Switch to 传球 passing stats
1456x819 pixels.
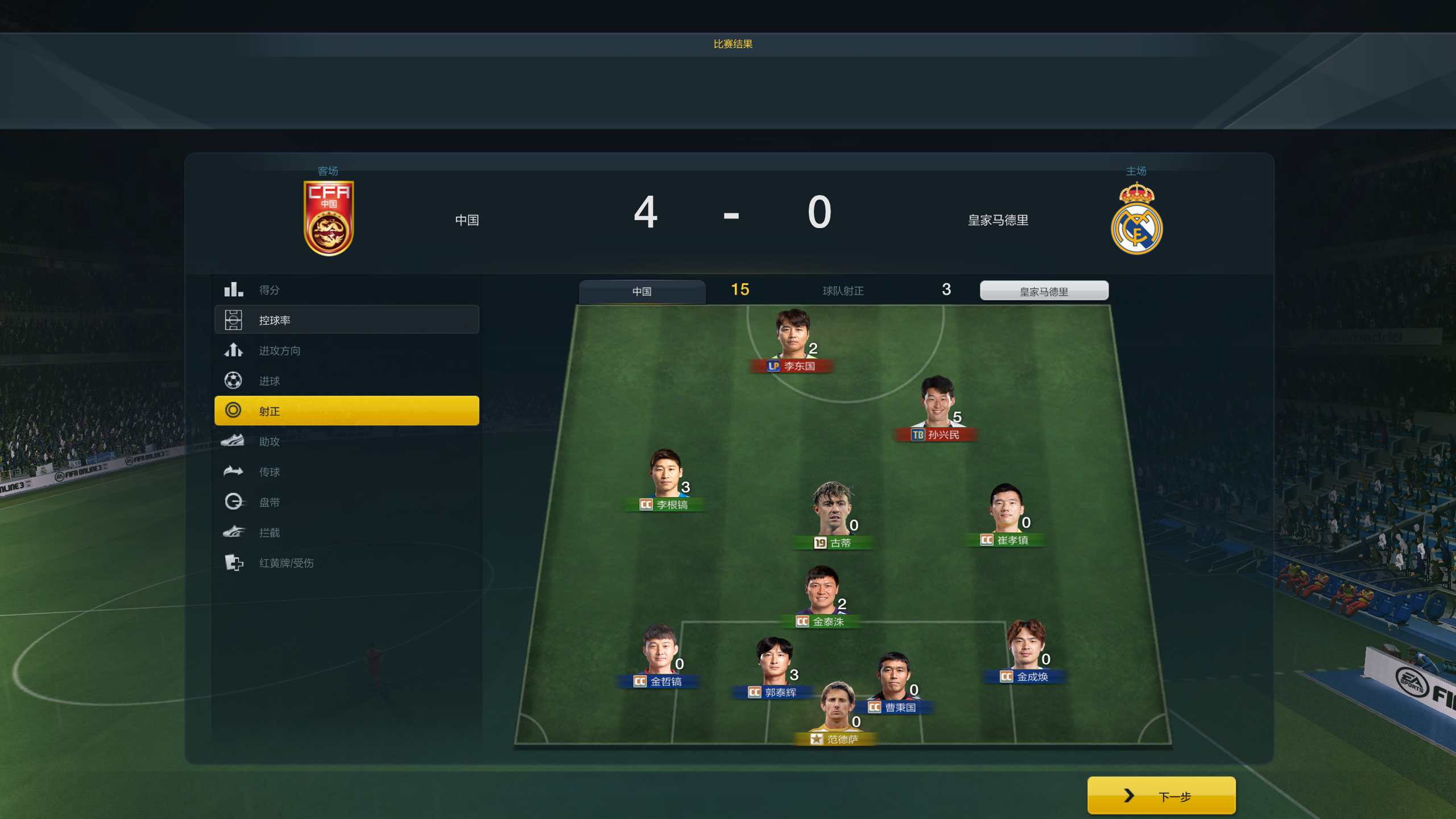(x=346, y=471)
